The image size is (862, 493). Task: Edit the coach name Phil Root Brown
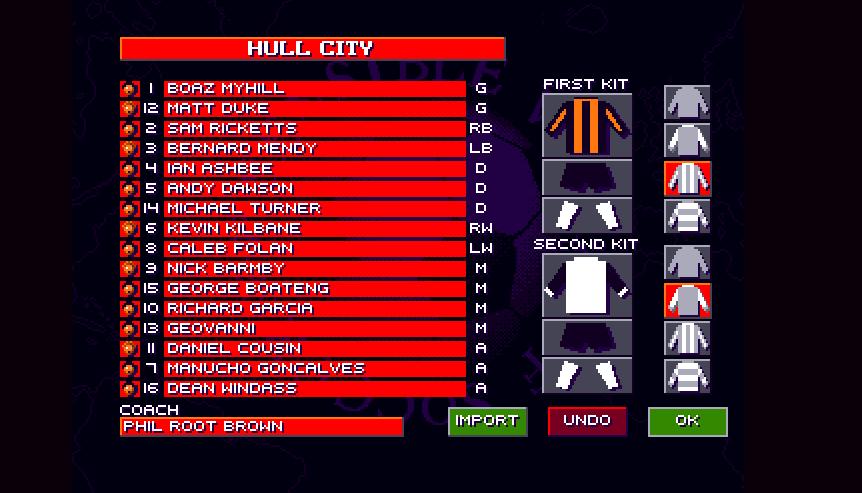[261, 427]
